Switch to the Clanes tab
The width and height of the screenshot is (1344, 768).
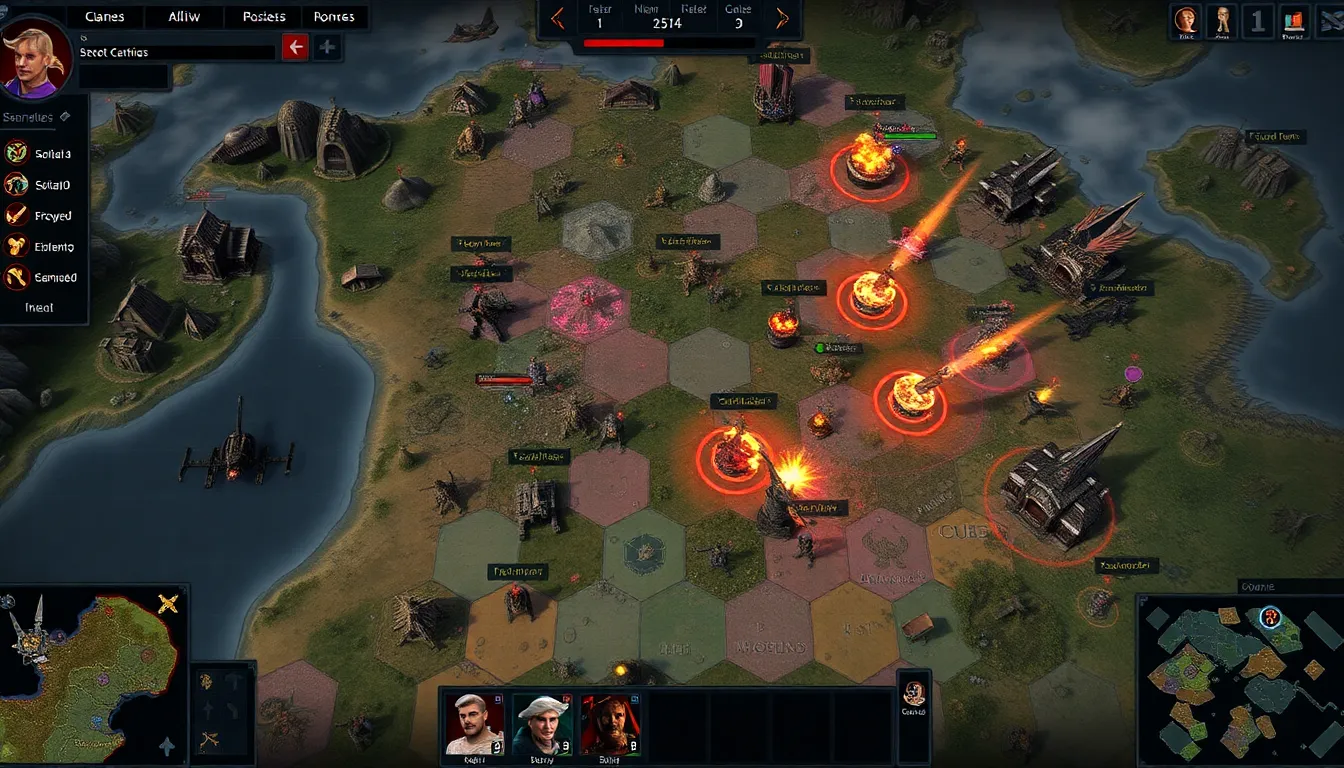[x=105, y=16]
